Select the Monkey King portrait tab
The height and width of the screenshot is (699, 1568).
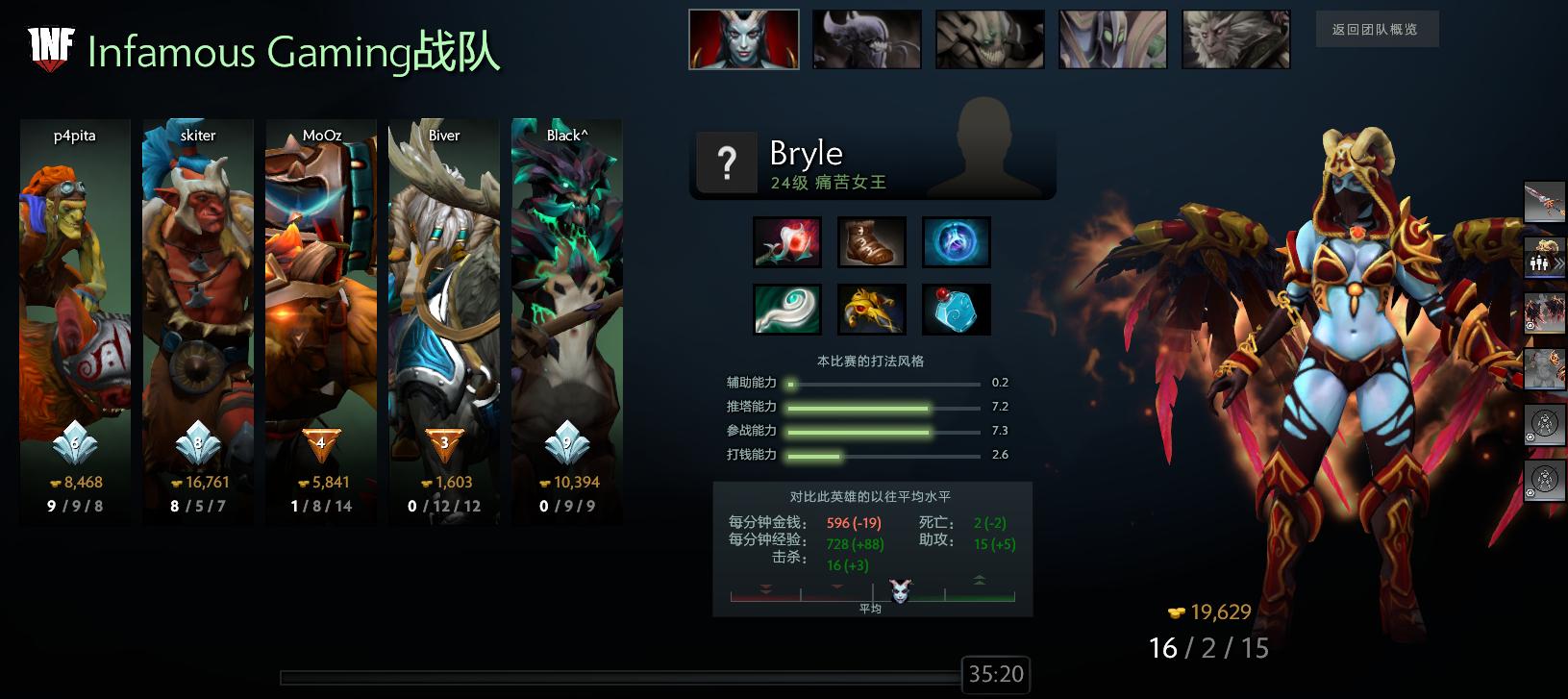pos(1235,38)
